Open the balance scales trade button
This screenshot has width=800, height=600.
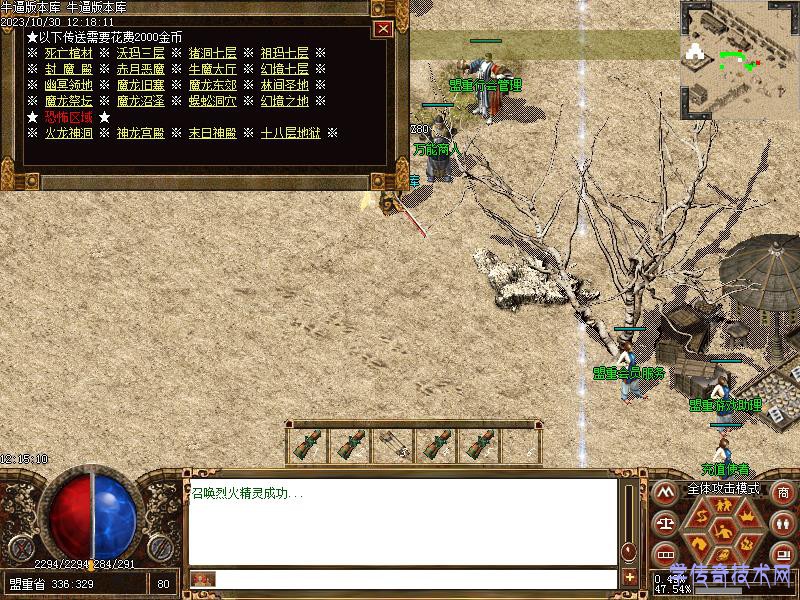coord(665,523)
